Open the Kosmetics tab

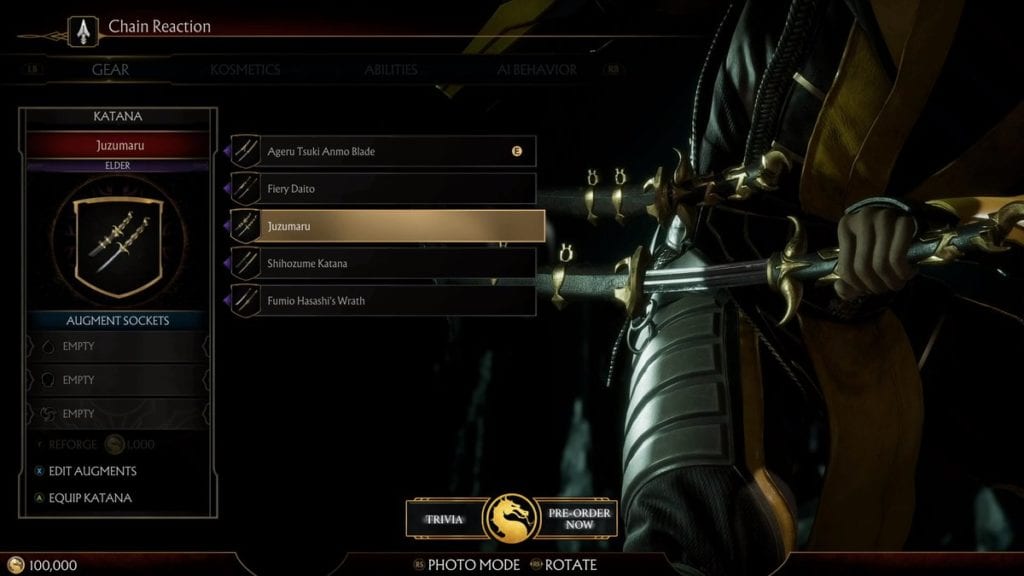(x=245, y=70)
